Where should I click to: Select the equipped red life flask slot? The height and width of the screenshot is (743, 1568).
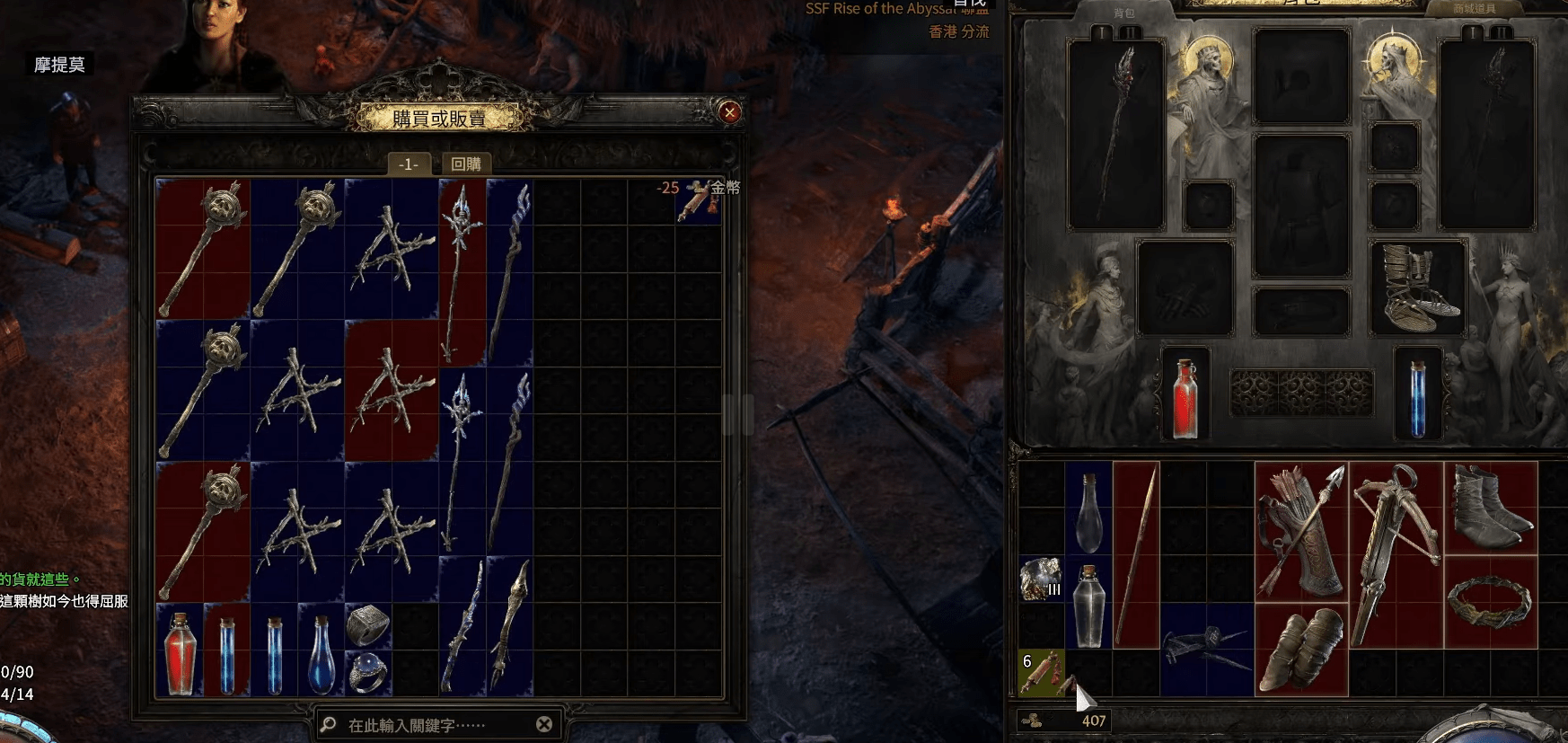(x=1185, y=395)
